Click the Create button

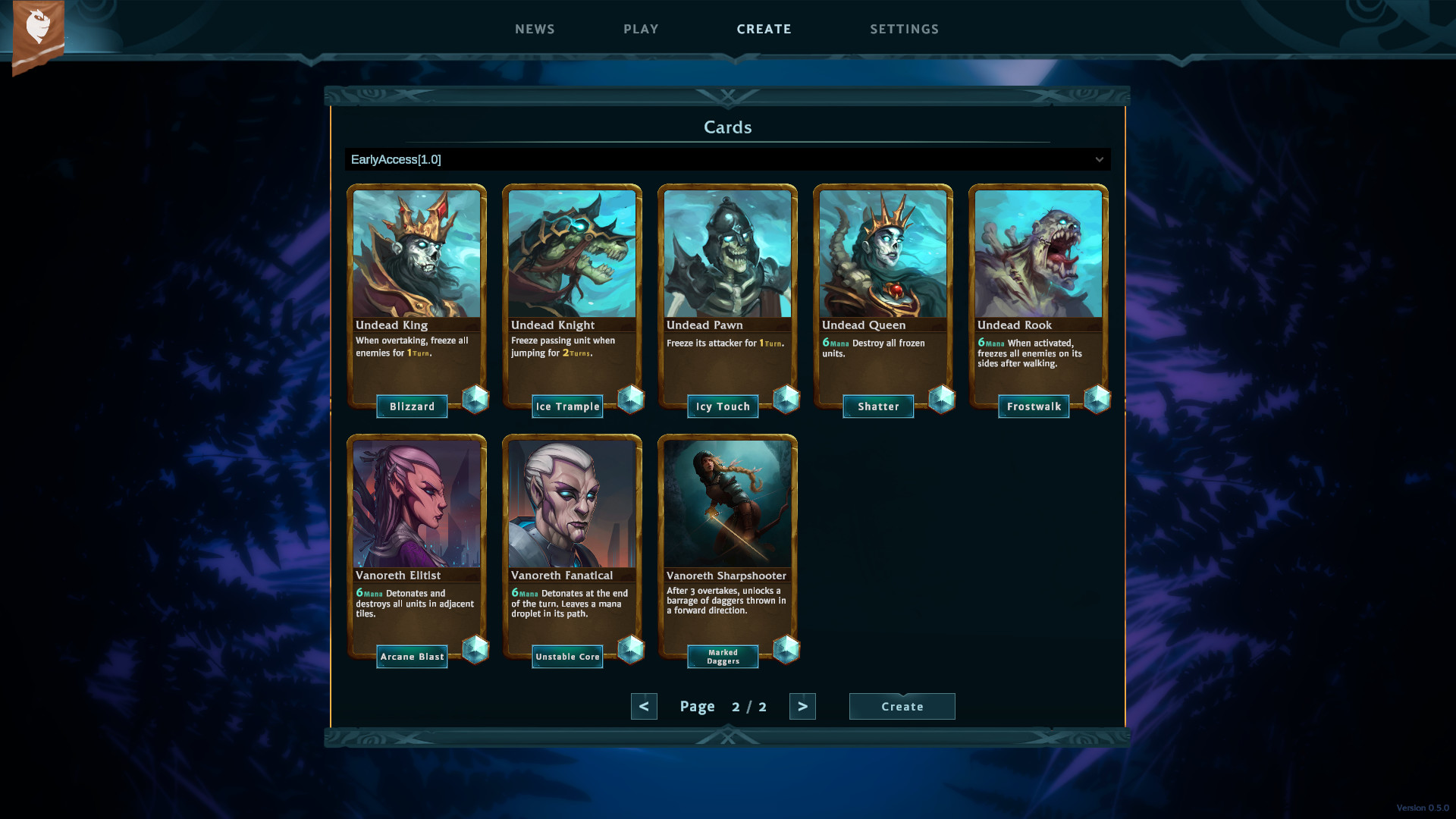coord(902,706)
